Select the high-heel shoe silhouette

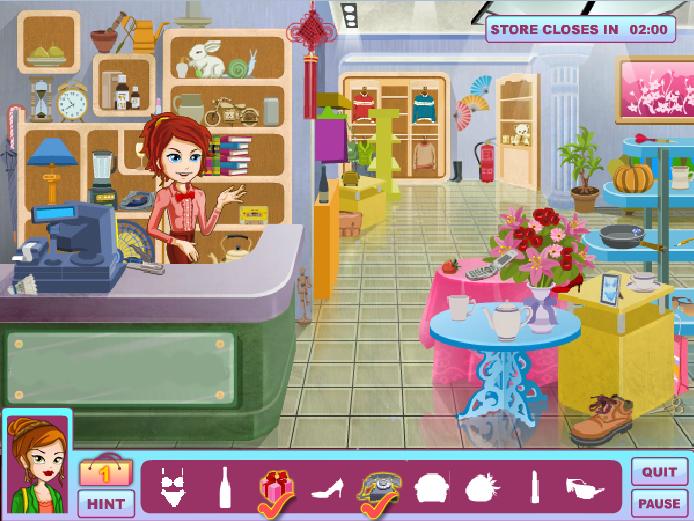(x=328, y=489)
